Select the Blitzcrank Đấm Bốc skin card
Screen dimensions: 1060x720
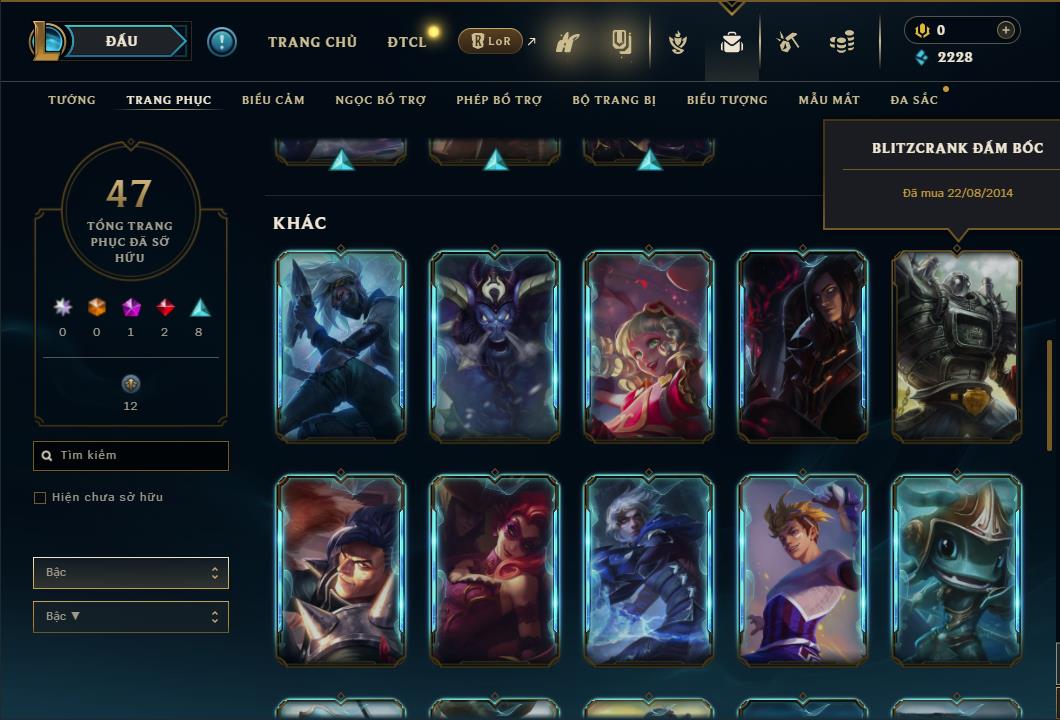pyautogui.click(x=957, y=345)
